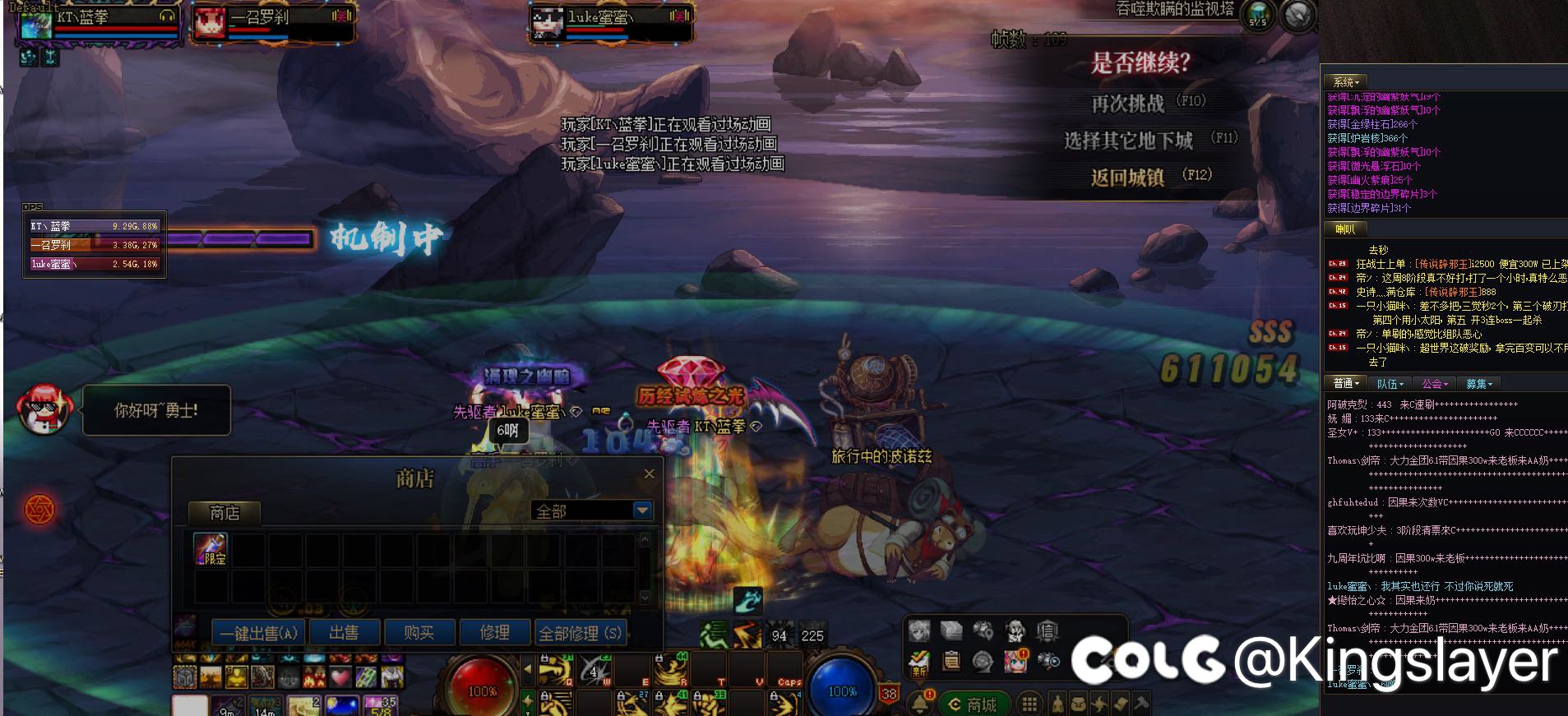Viewport: 1568px width, 716px height.
Task: Select 选择其它地下城 option
Action: pyautogui.click(x=1128, y=141)
